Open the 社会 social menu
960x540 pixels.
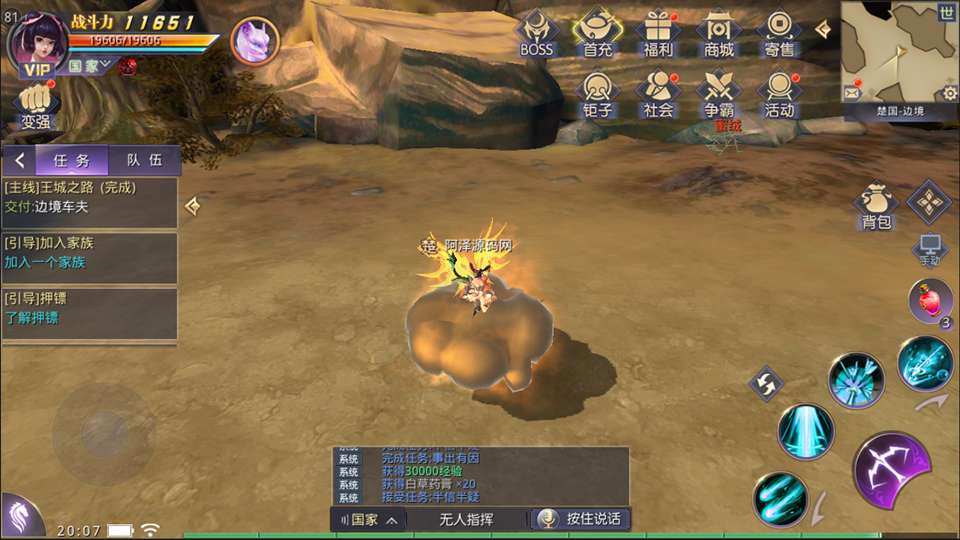click(658, 94)
